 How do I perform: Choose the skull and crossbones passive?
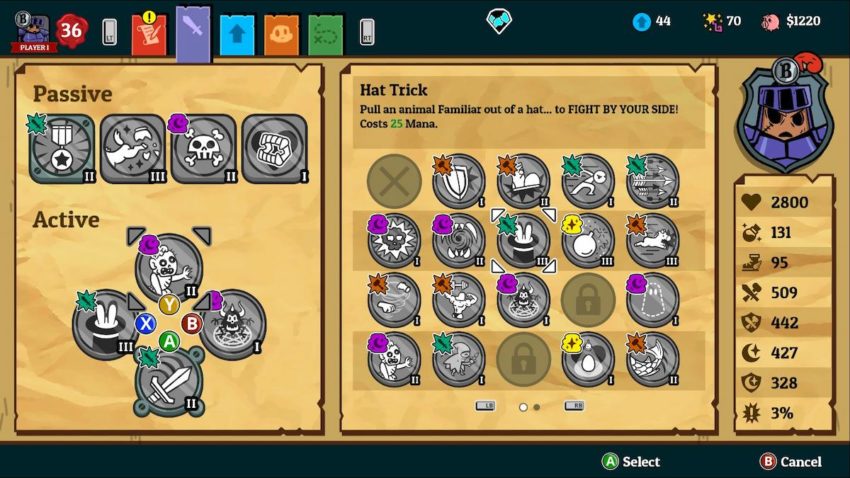tap(203, 150)
